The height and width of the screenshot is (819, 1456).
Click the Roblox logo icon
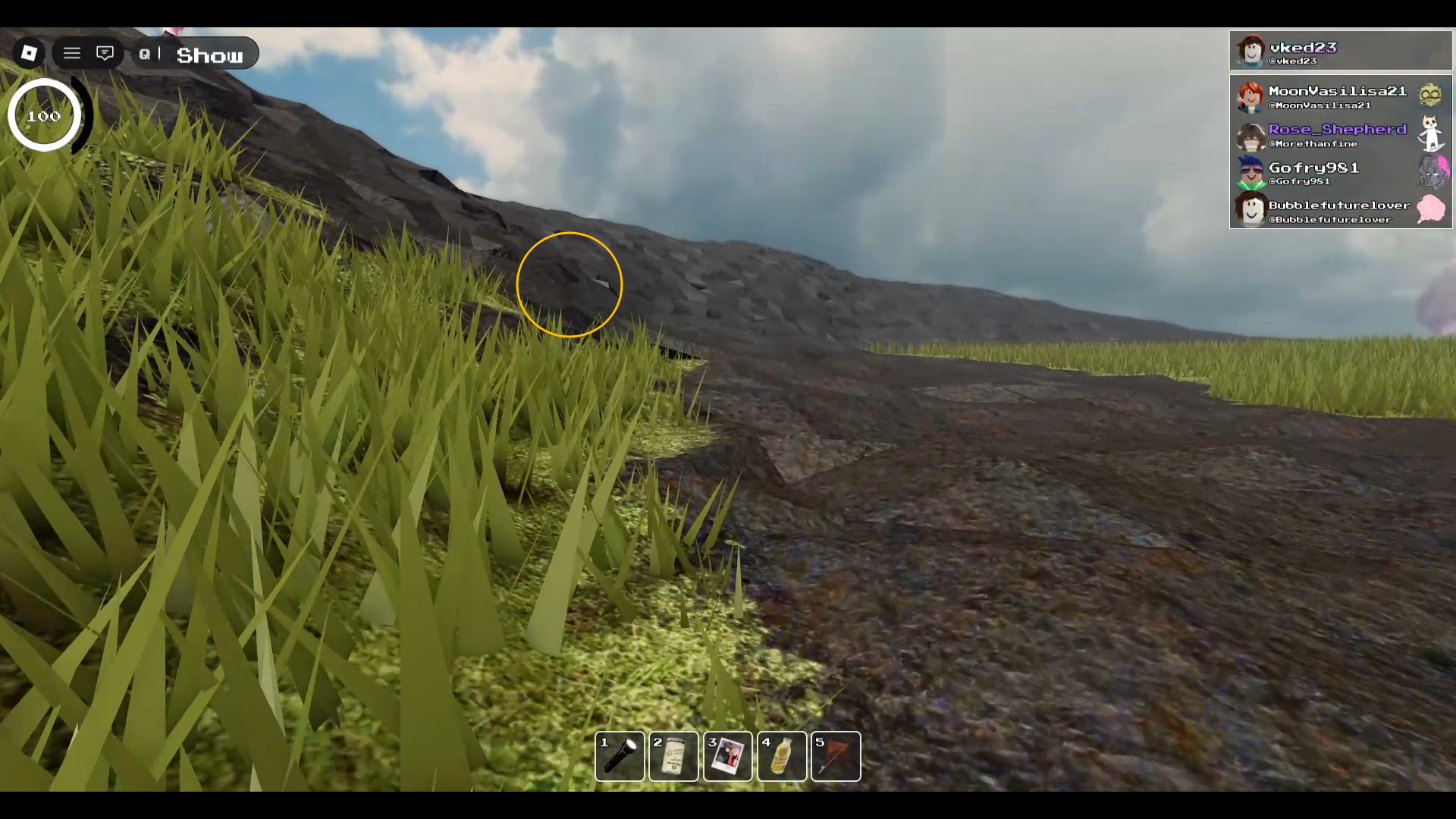29,52
